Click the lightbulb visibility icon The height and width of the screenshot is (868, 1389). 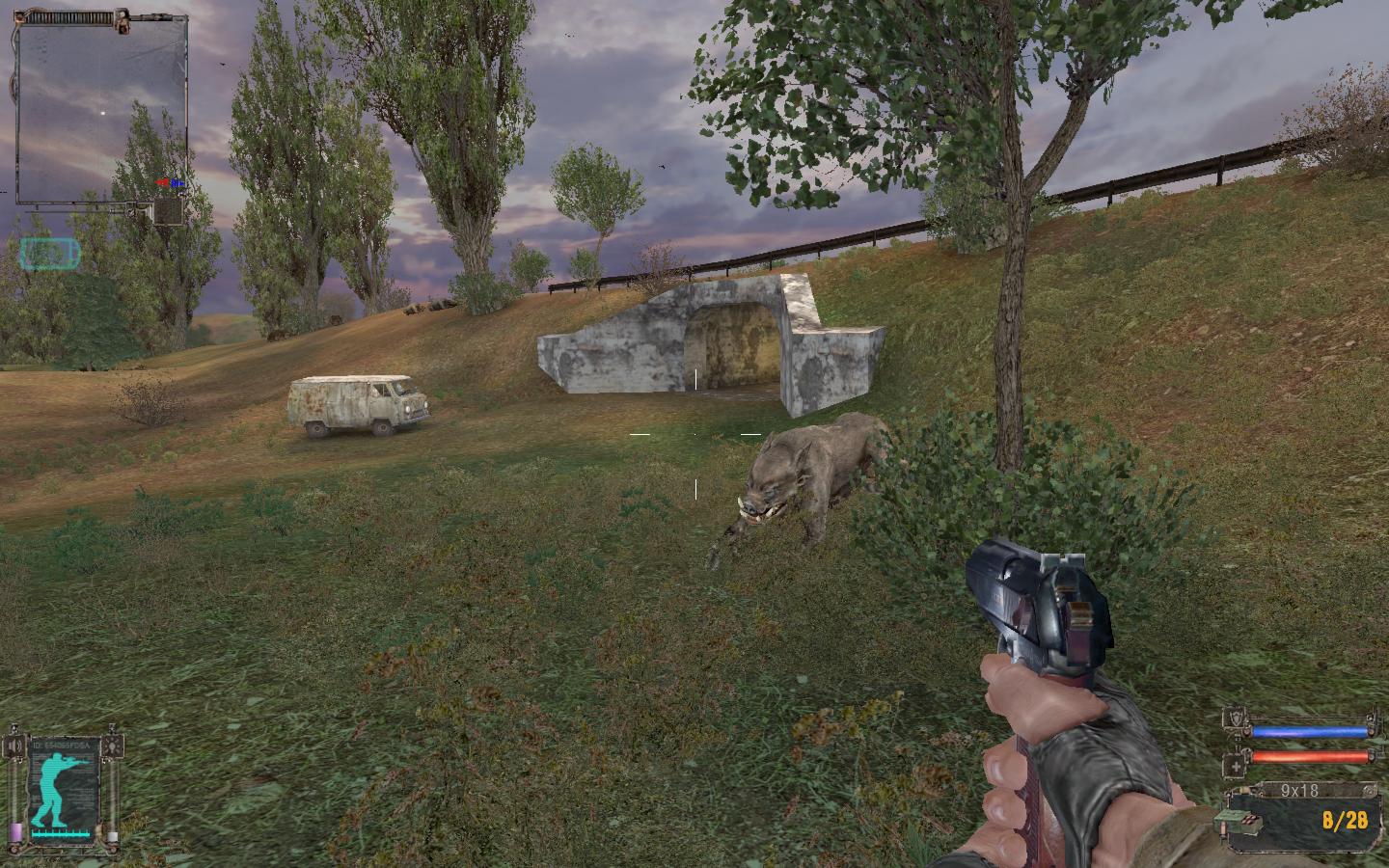(114, 746)
